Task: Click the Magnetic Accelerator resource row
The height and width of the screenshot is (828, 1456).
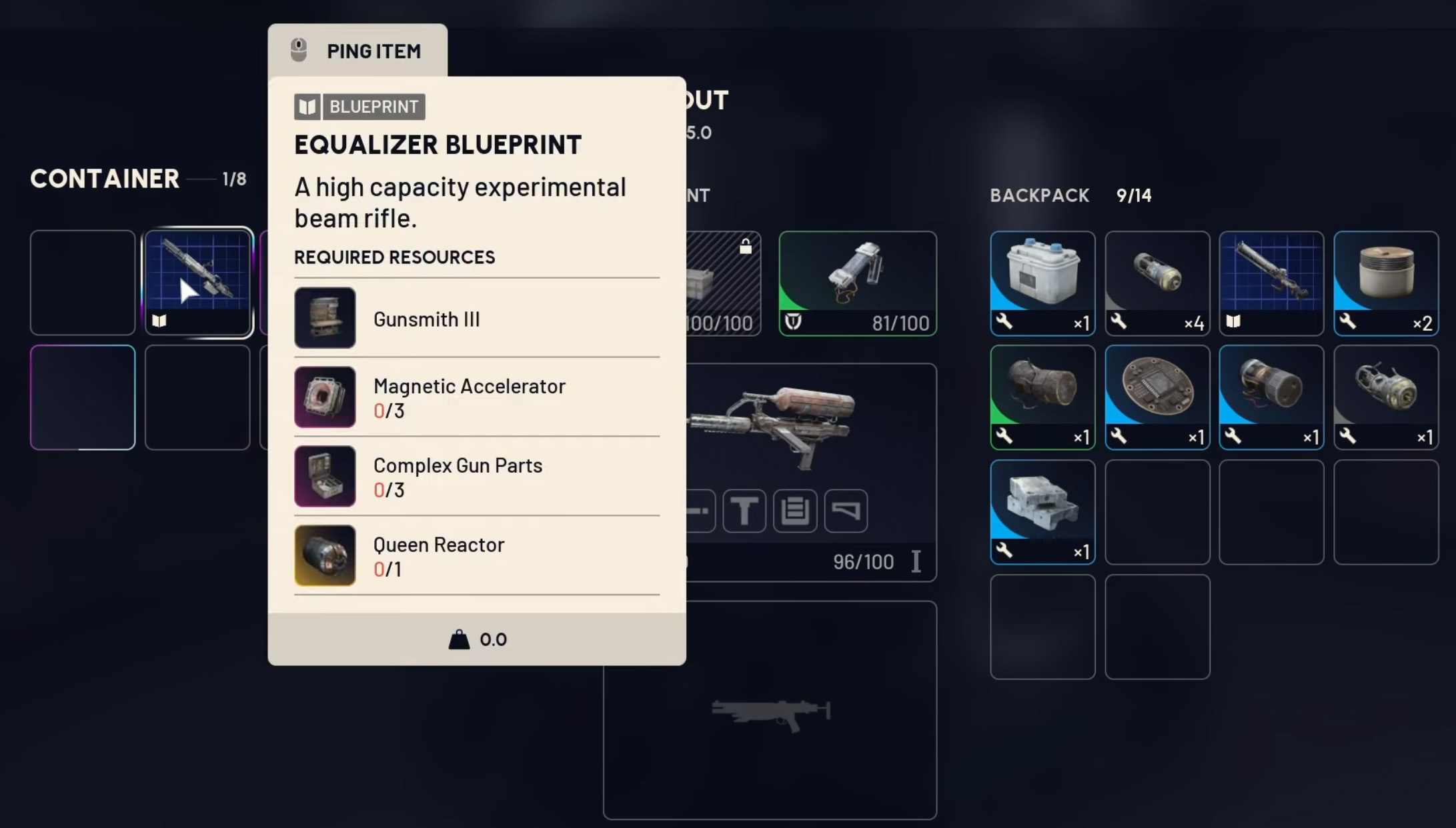Action: click(476, 397)
